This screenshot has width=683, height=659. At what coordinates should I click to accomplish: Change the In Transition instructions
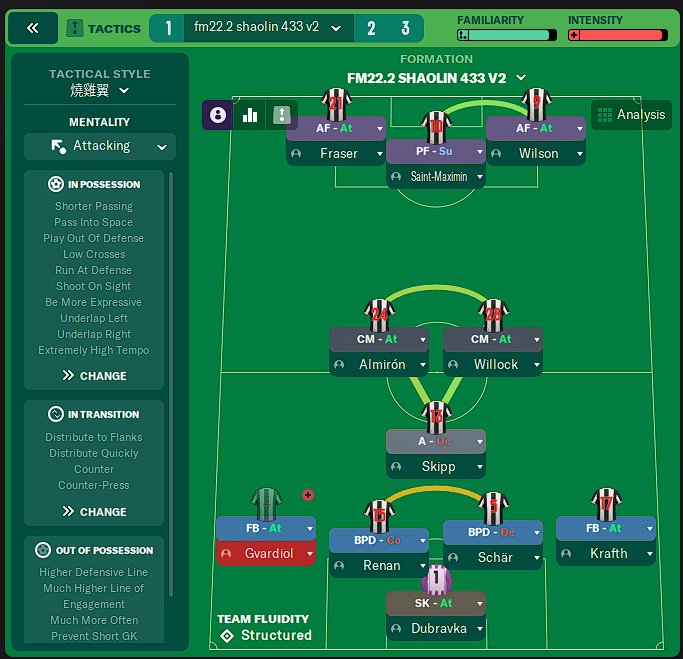94,511
